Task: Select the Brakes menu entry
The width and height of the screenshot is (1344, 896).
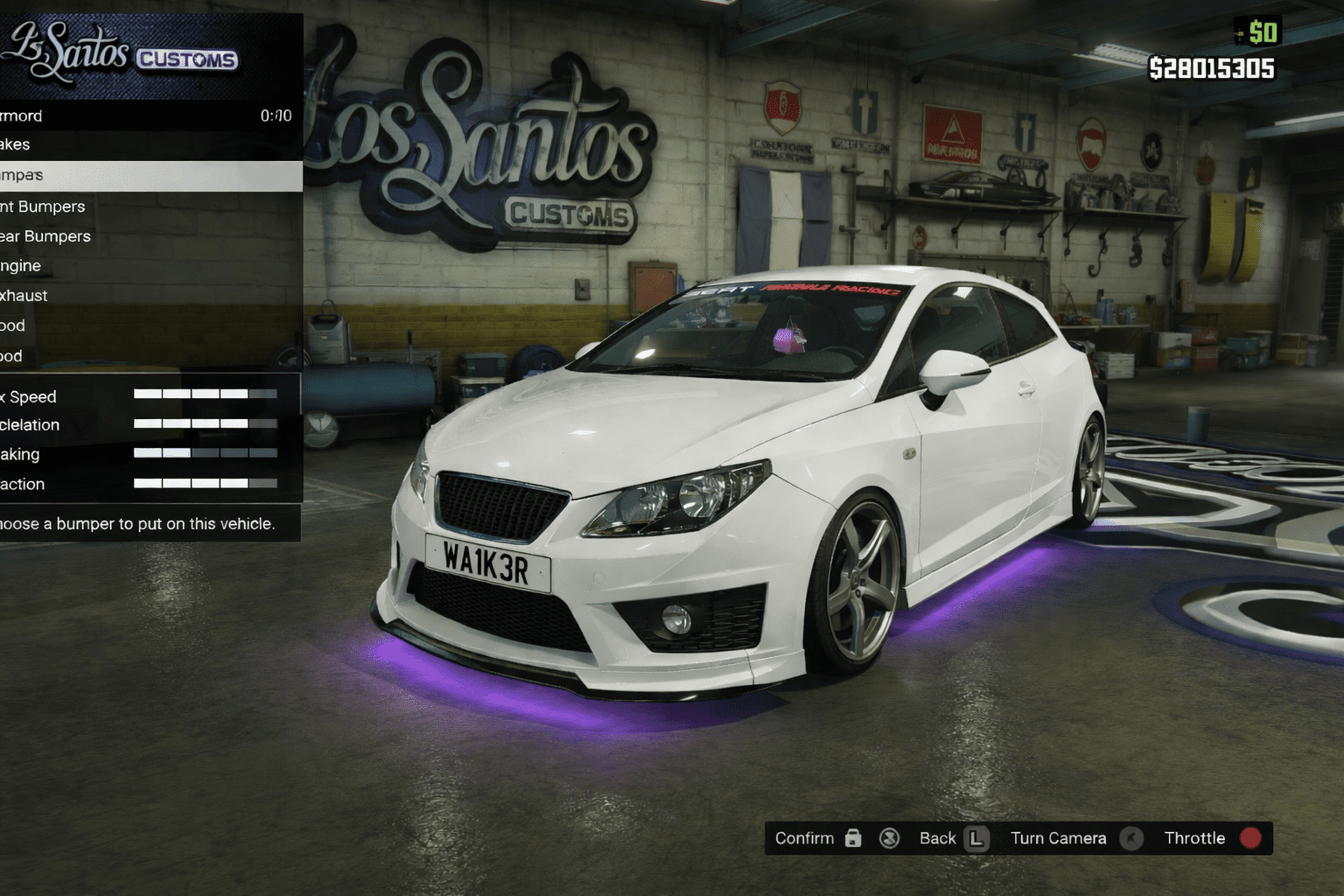Action: pos(131,144)
